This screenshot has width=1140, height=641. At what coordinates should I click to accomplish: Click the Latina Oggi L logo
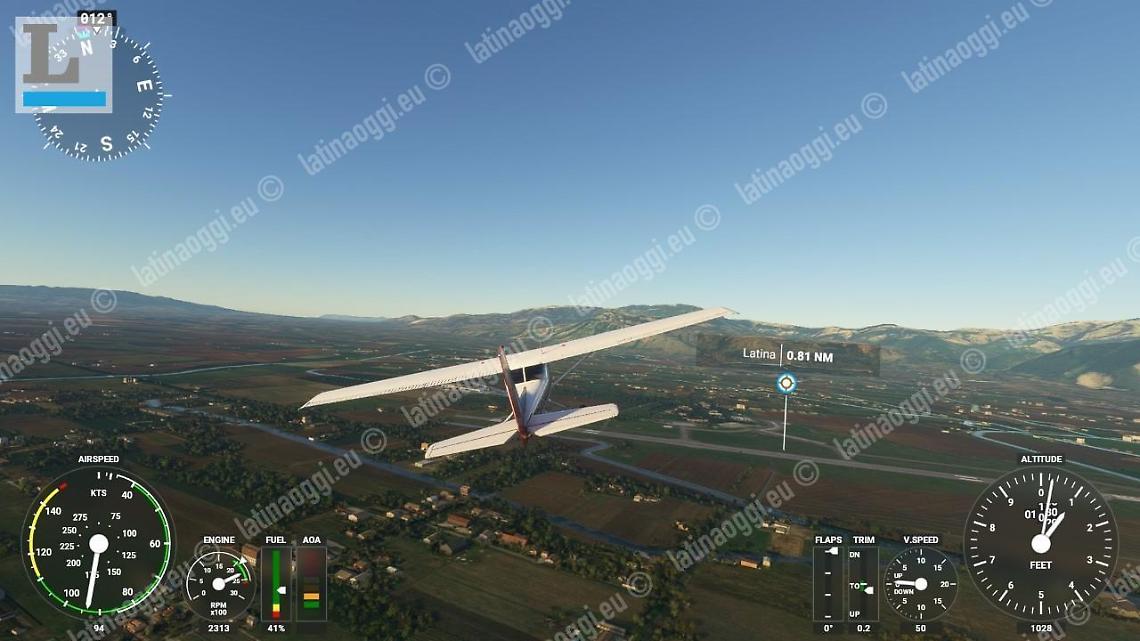tap(63, 64)
